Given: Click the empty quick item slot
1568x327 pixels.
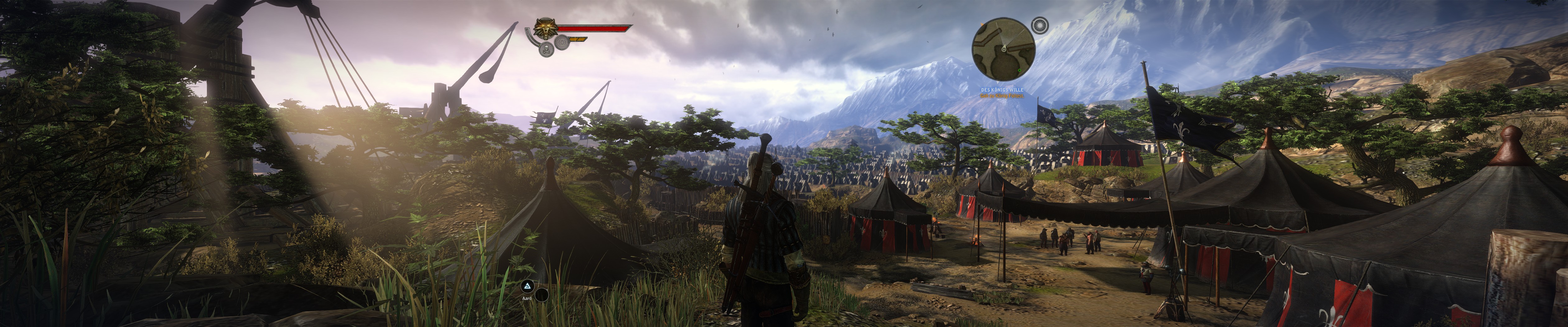Looking at the screenshot, I should click(x=541, y=295).
